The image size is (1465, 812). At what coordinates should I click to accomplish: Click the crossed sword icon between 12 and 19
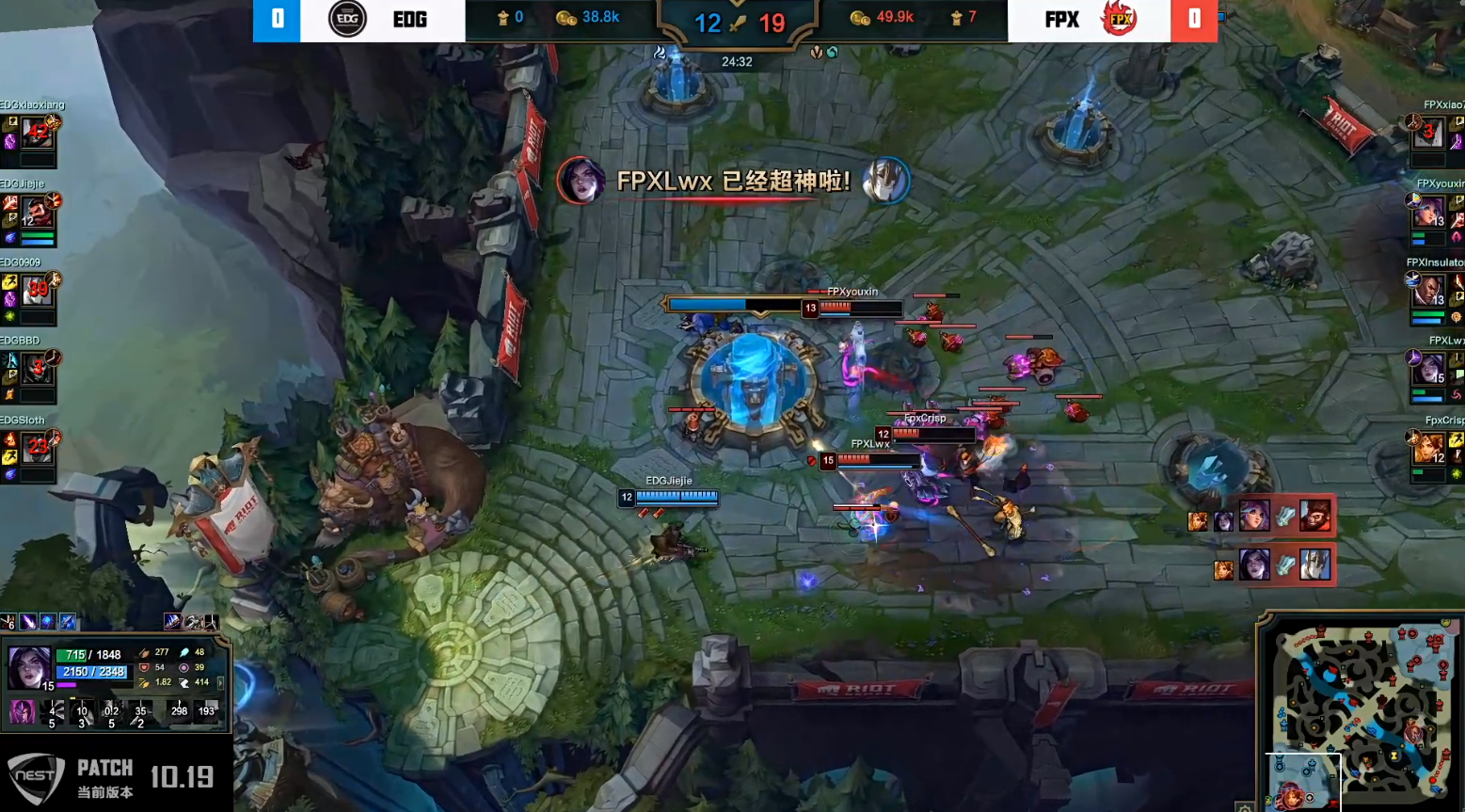click(740, 23)
